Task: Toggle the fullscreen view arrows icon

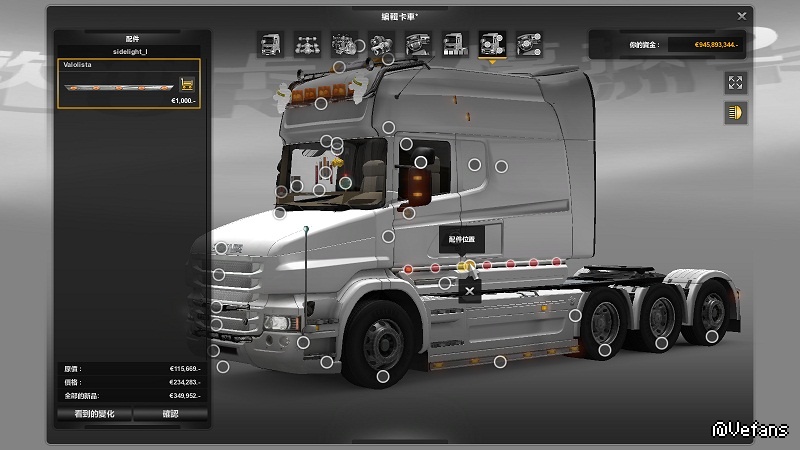Action: [736, 83]
